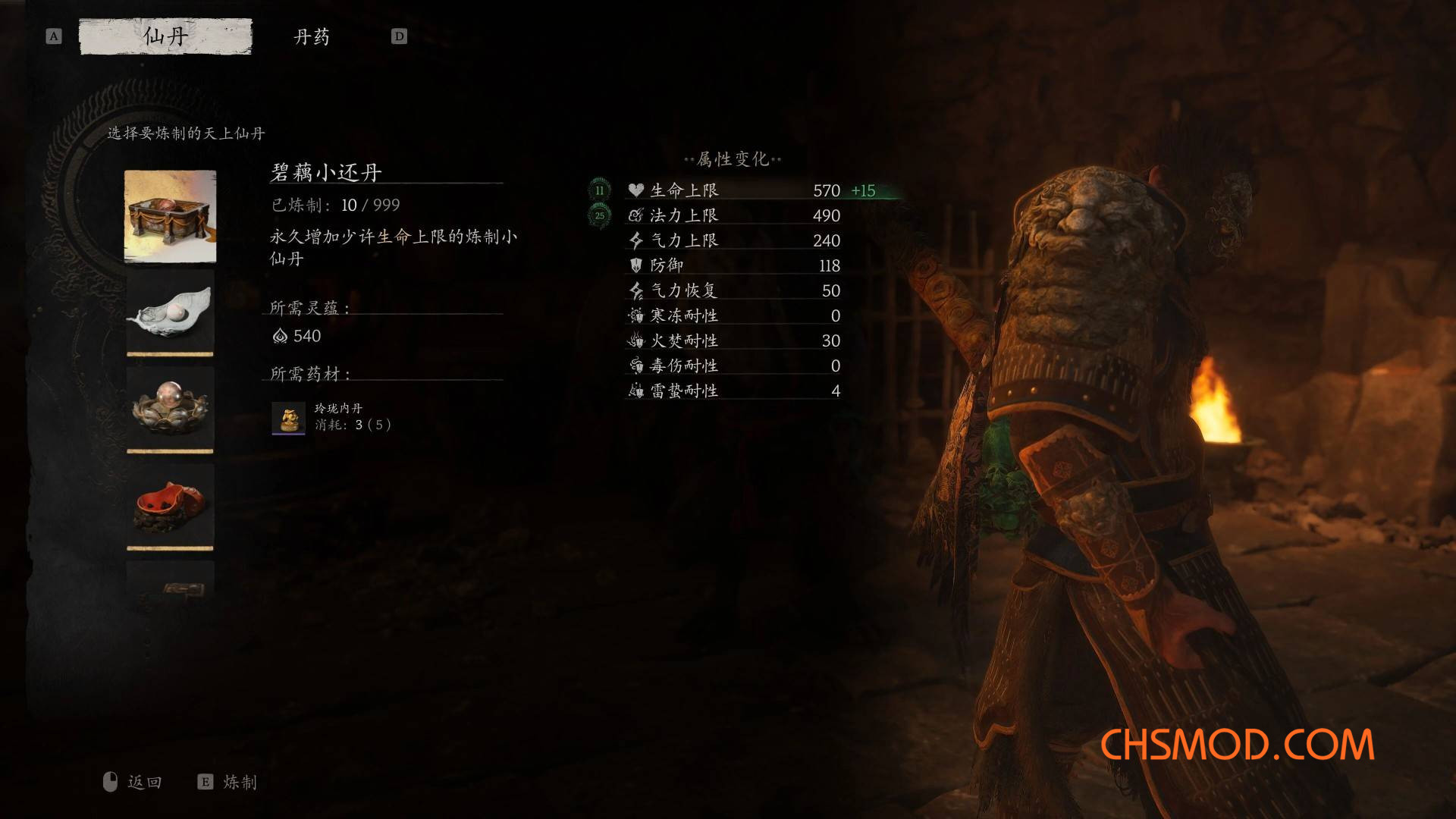The height and width of the screenshot is (819, 1456).
Task: Toggle the level 25 badge beside mana stat
Action: (x=599, y=216)
